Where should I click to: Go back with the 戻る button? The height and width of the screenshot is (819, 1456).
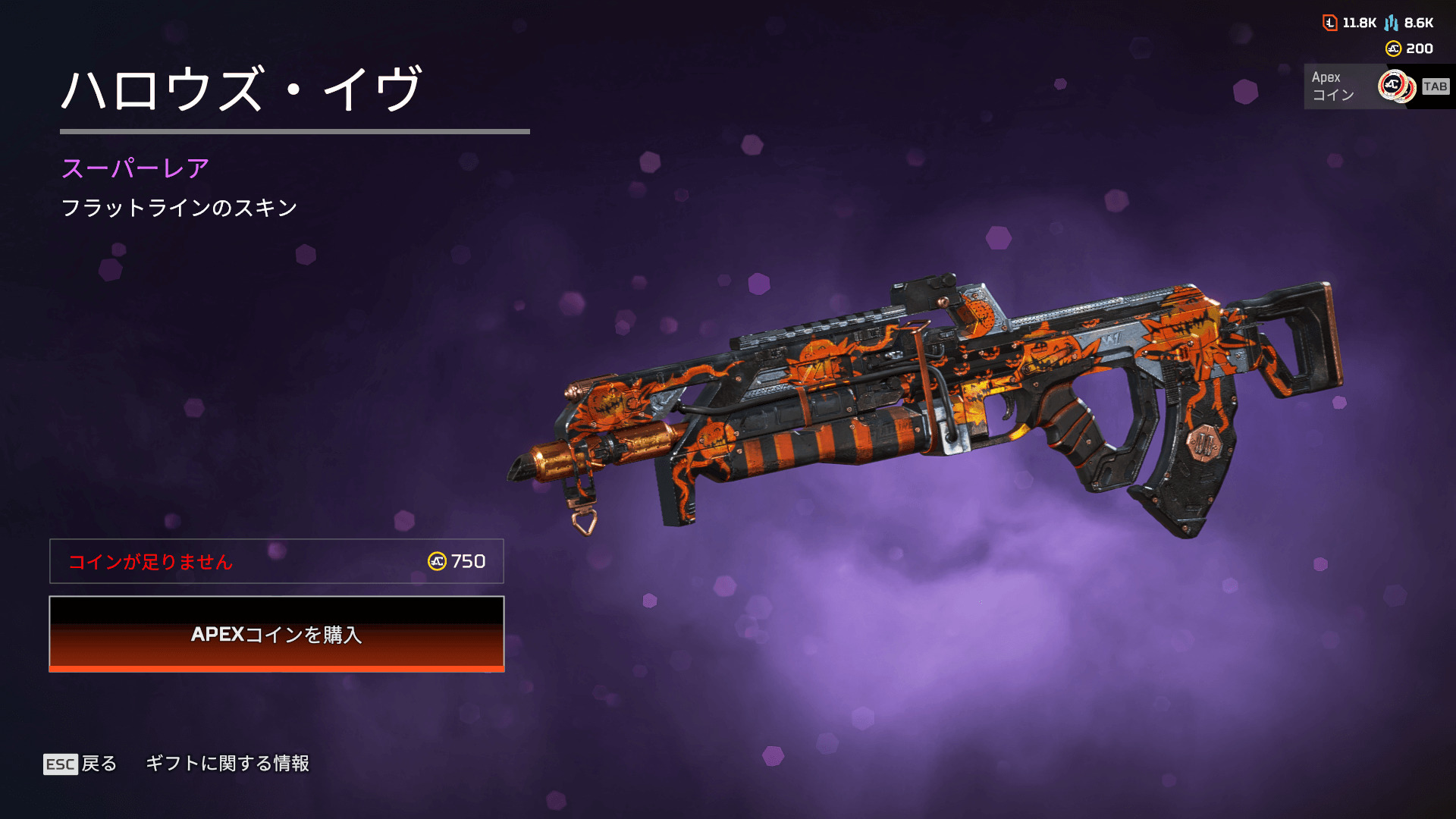click(81, 764)
